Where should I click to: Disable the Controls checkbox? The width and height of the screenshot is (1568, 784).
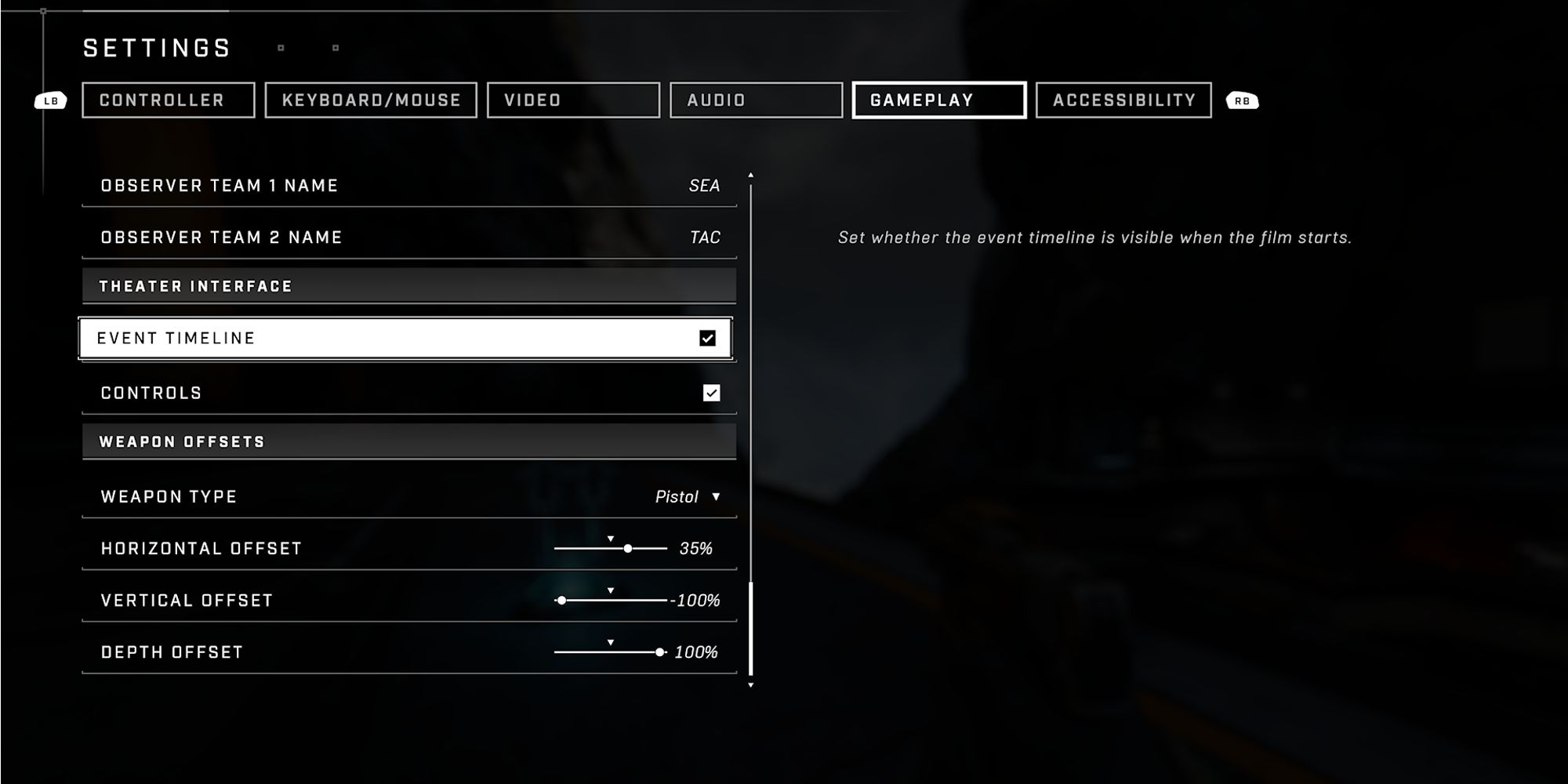tap(710, 393)
